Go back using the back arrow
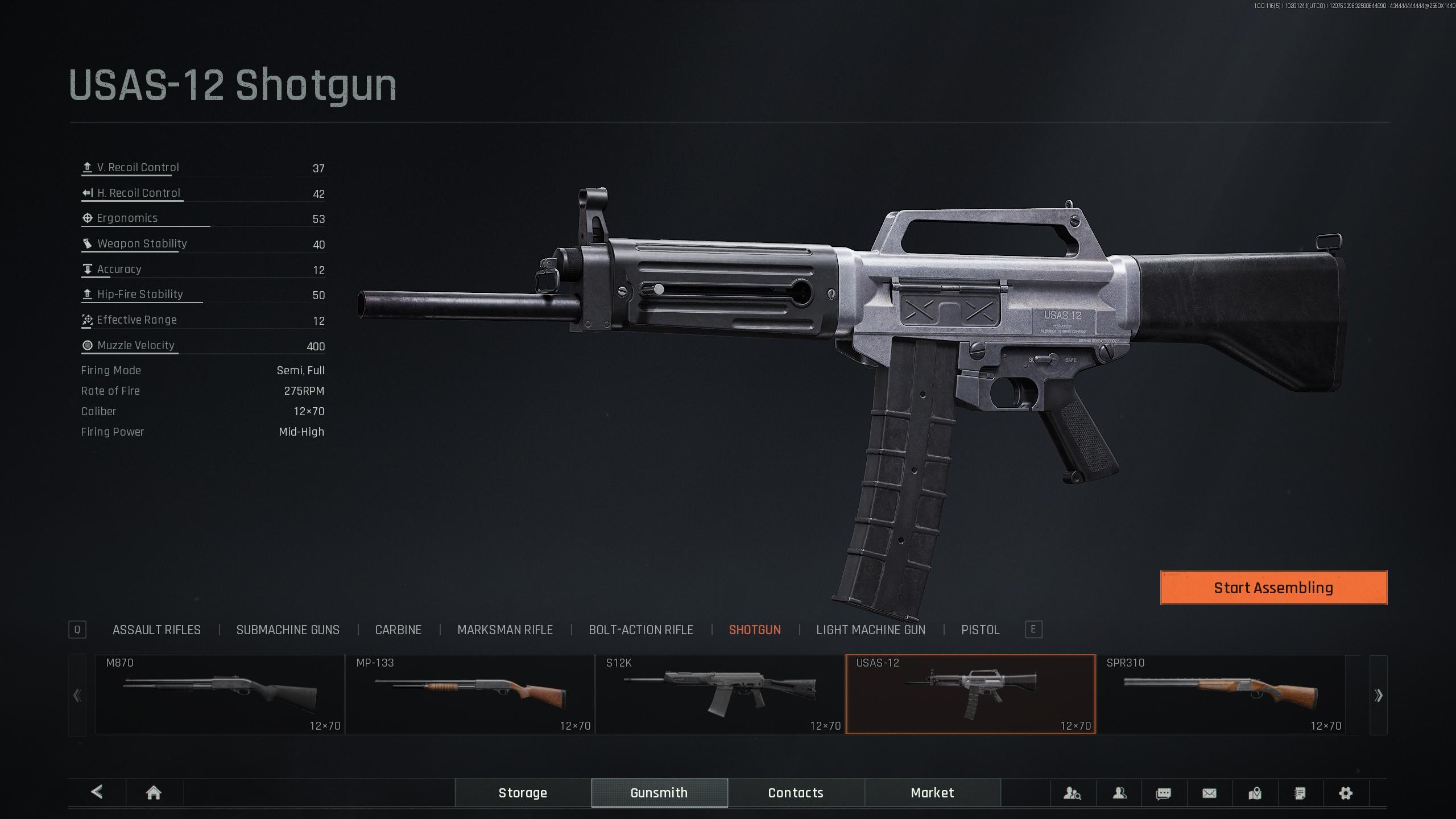 click(97, 792)
